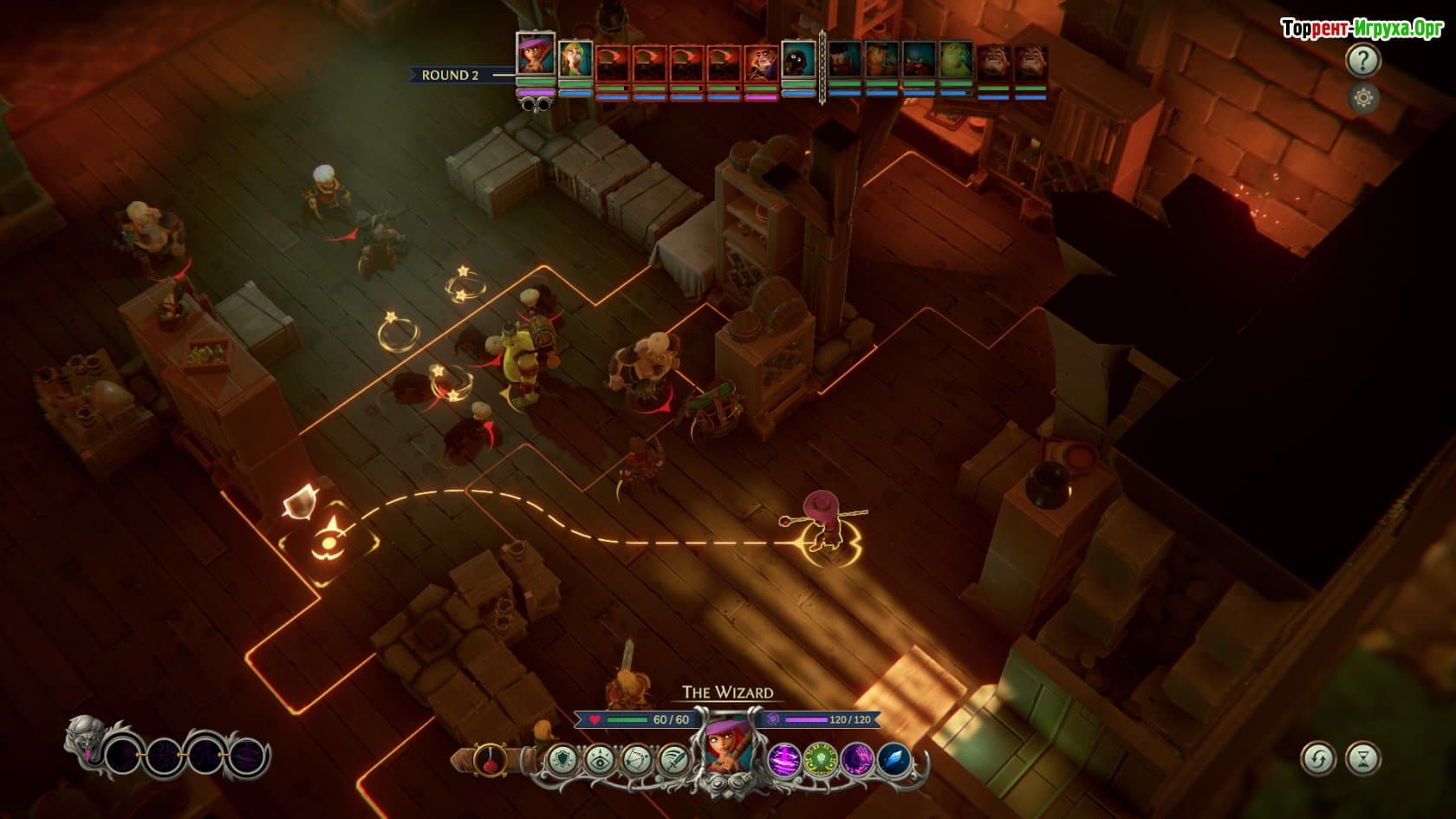1456x819 pixels.
Task: Select the Wizard portrait in turn order
Action: coord(536,55)
